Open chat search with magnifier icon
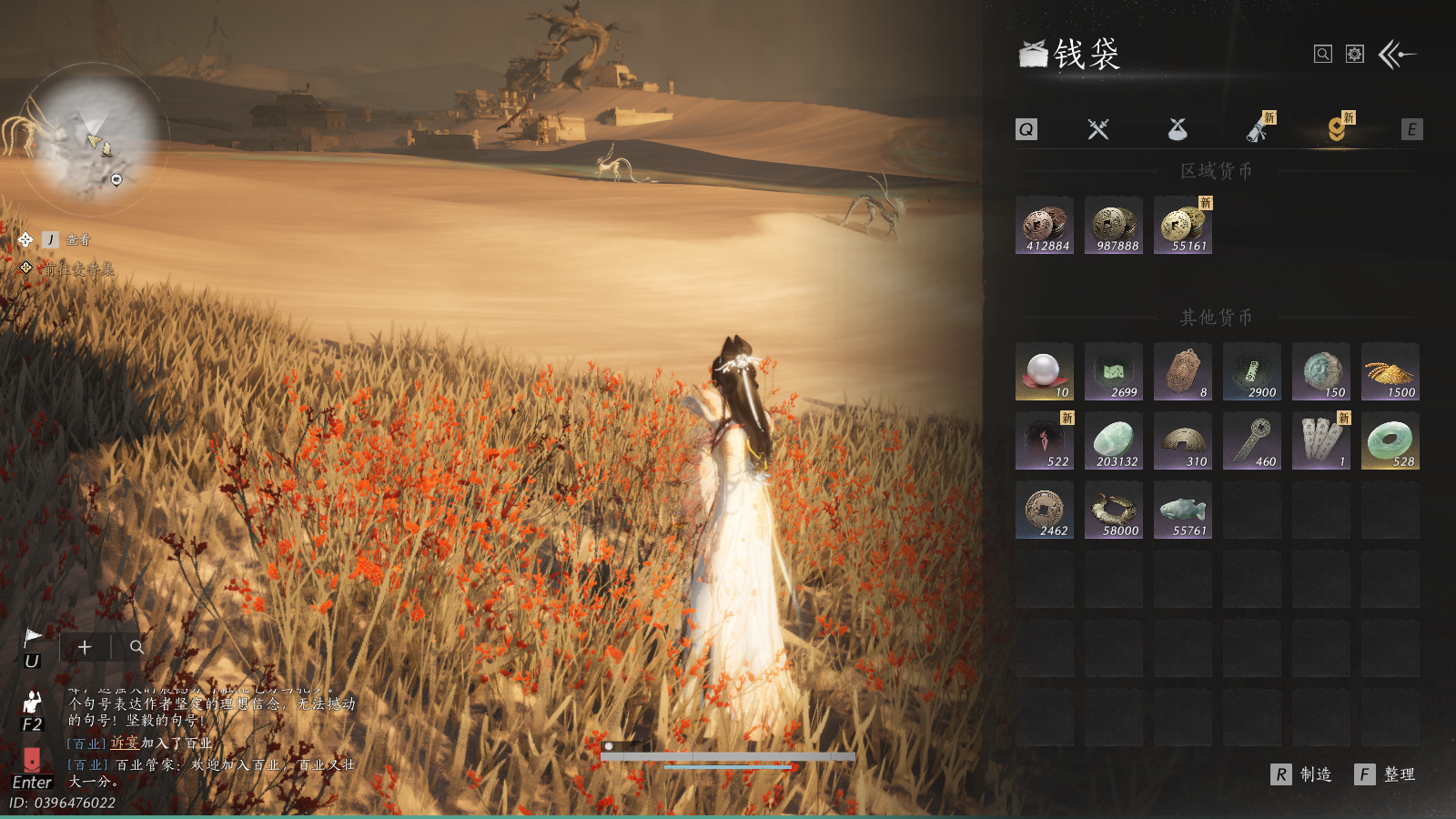This screenshot has width=1456, height=819. pyautogui.click(x=136, y=647)
